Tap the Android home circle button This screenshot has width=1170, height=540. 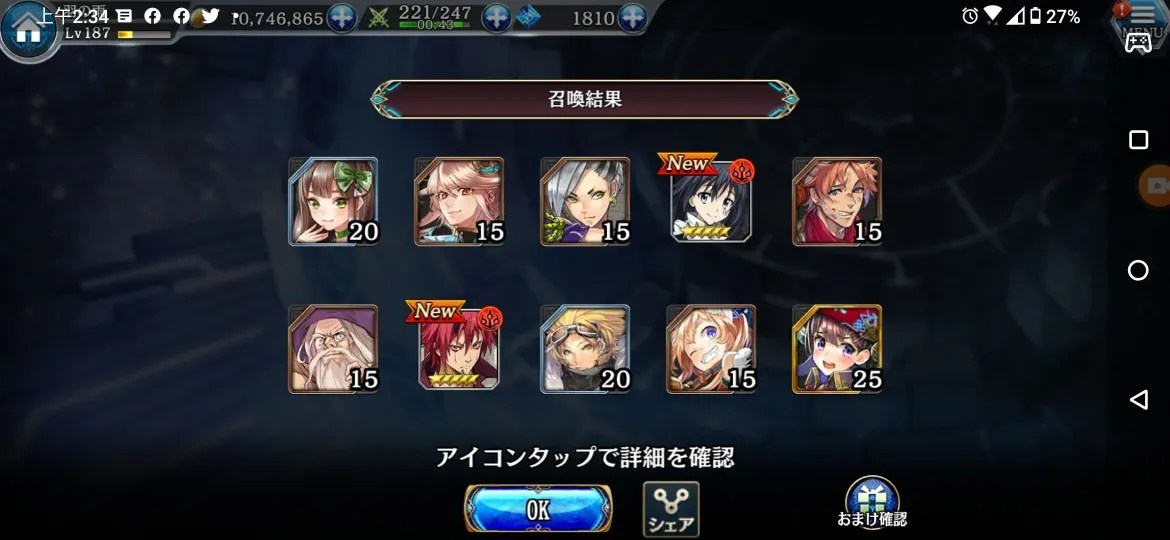[x=1138, y=270]
